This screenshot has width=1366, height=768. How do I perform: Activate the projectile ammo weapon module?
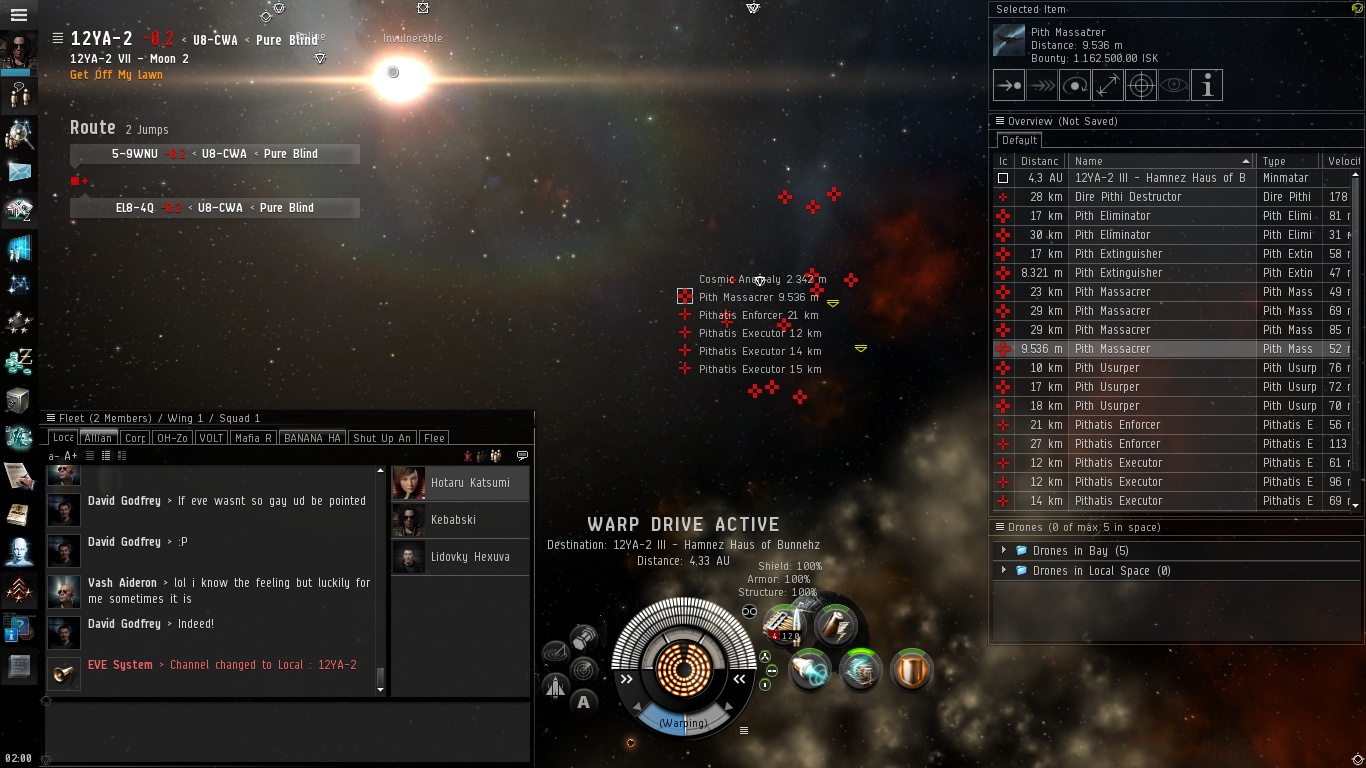tap(784, 625)
